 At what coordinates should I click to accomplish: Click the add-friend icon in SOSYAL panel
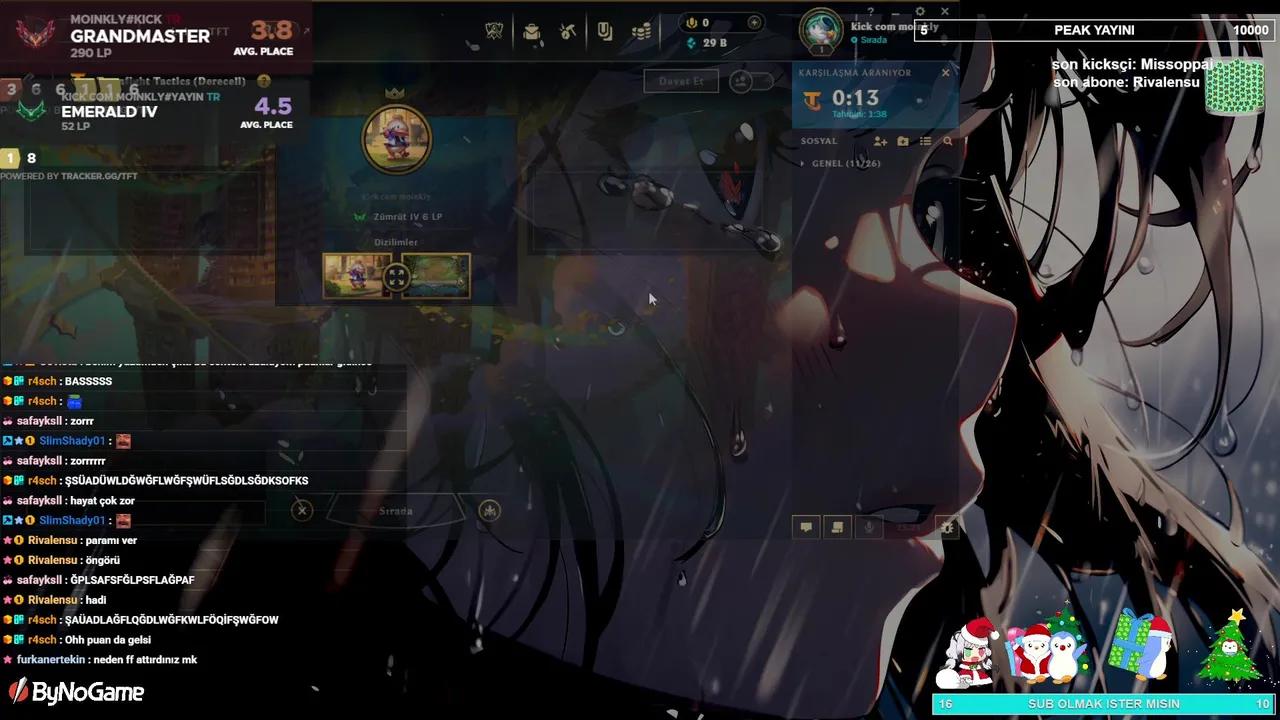tap(880, 141)
